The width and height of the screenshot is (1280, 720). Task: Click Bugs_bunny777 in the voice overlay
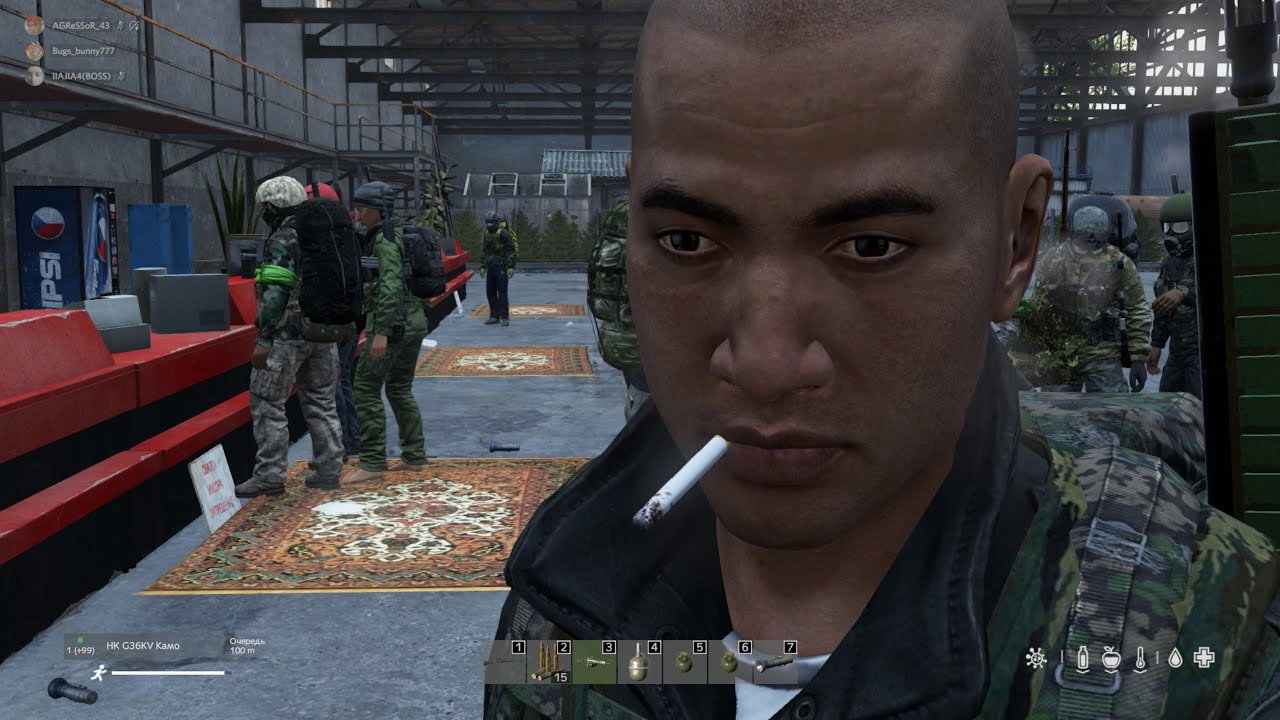(x=82, y=50)
